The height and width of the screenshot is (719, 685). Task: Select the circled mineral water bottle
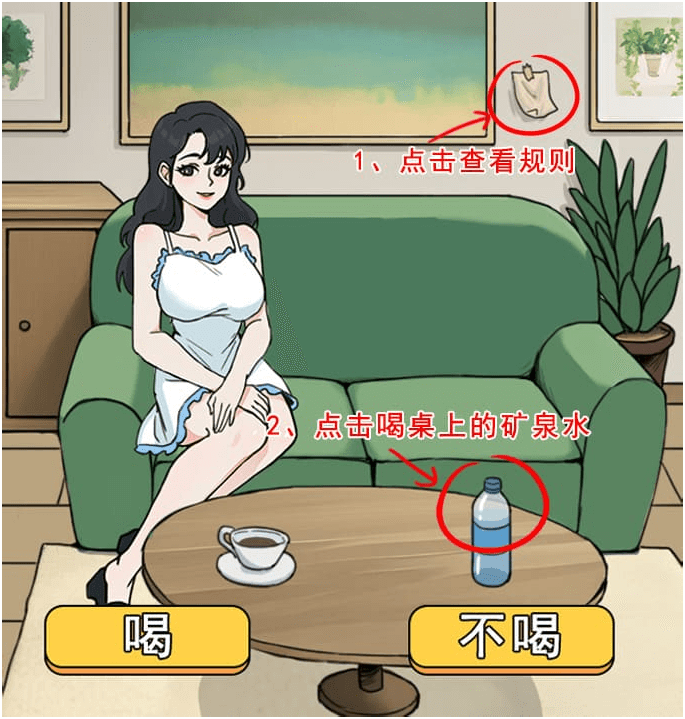[490, 531]
